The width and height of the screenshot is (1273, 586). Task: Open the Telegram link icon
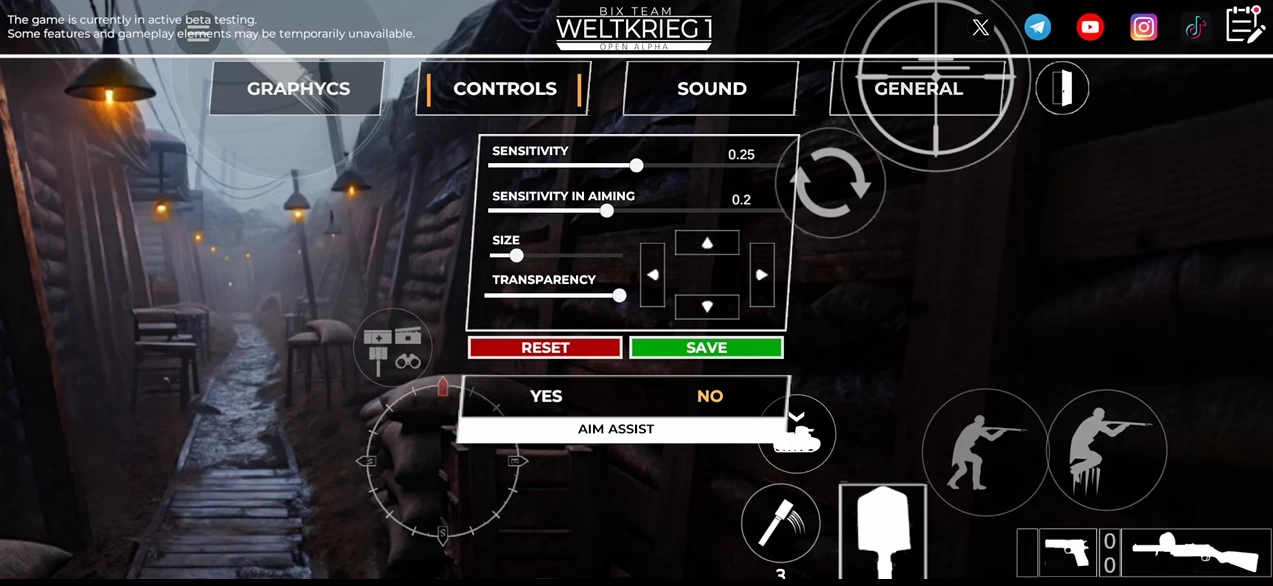[1038, 27]
